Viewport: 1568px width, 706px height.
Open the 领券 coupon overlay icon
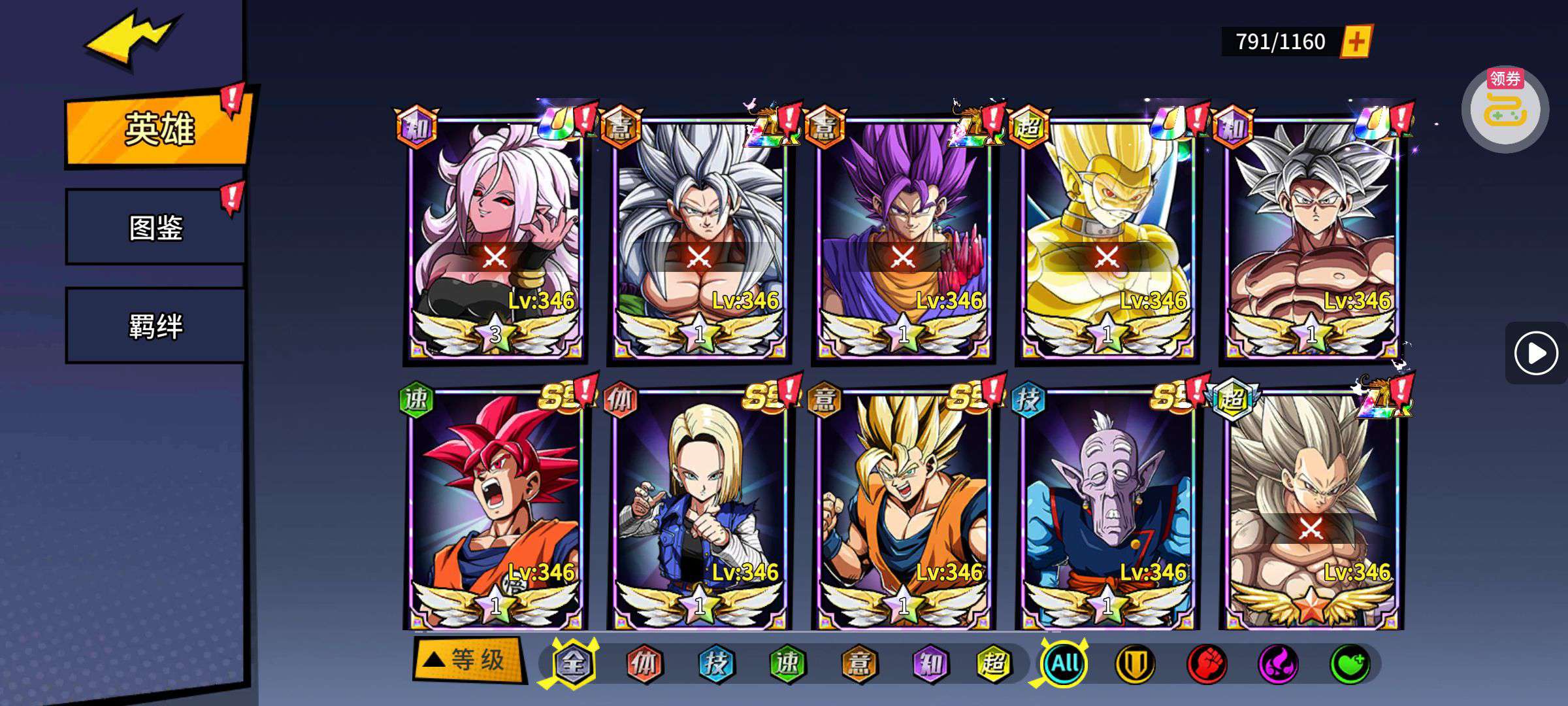tap(1505, 109)
